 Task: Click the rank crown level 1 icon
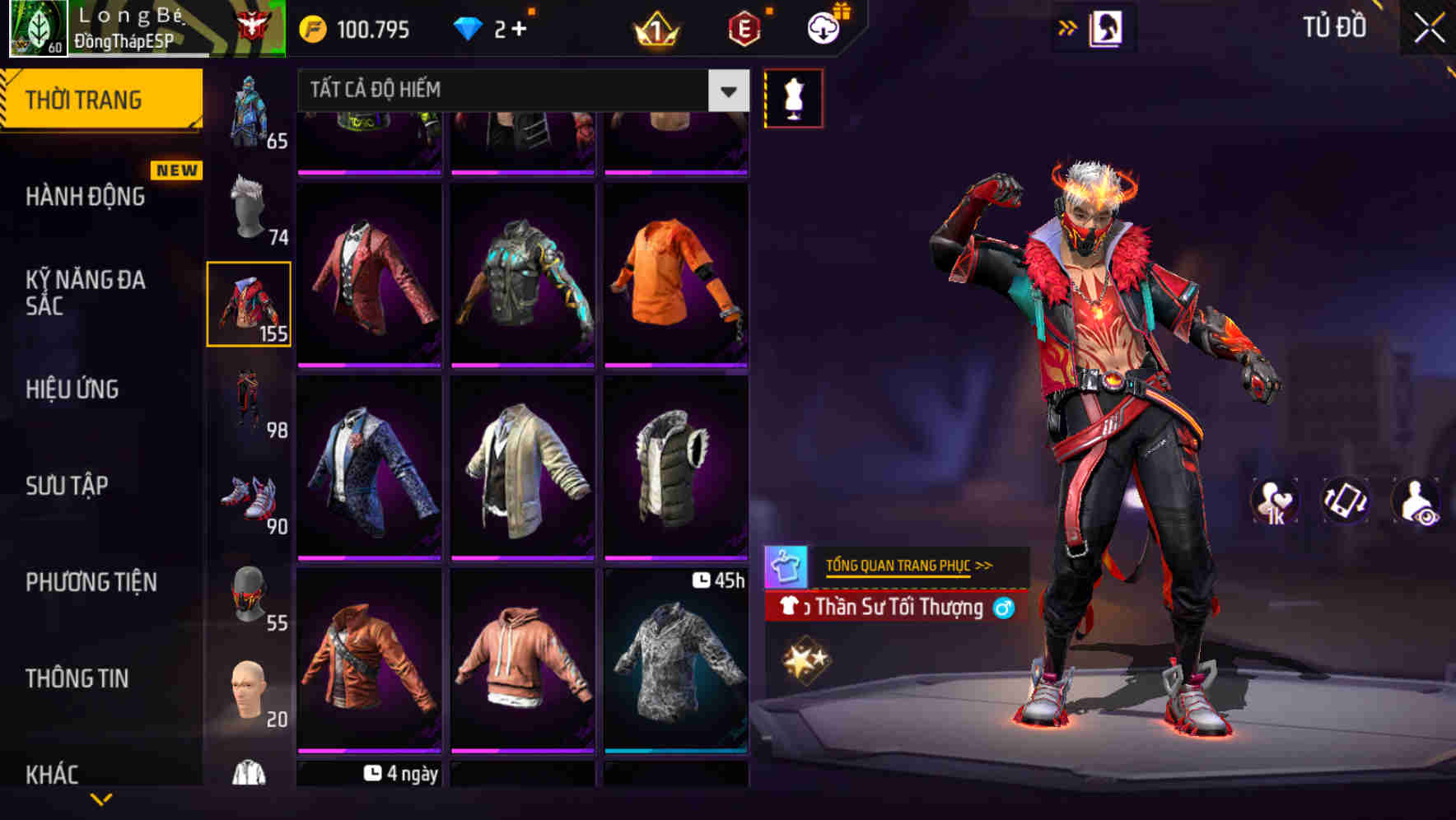coord(655,27)
